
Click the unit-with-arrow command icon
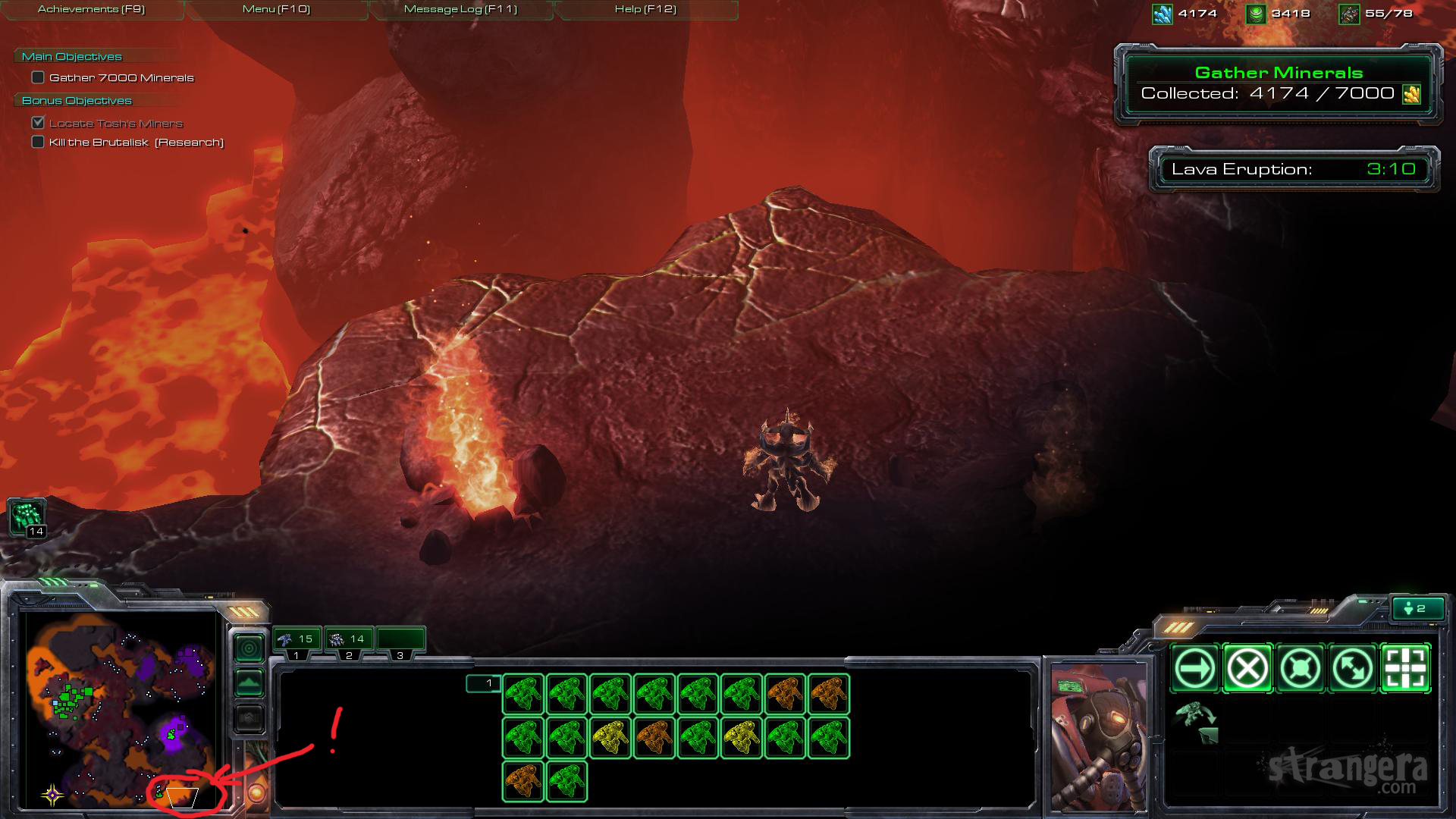[1196, 722]
